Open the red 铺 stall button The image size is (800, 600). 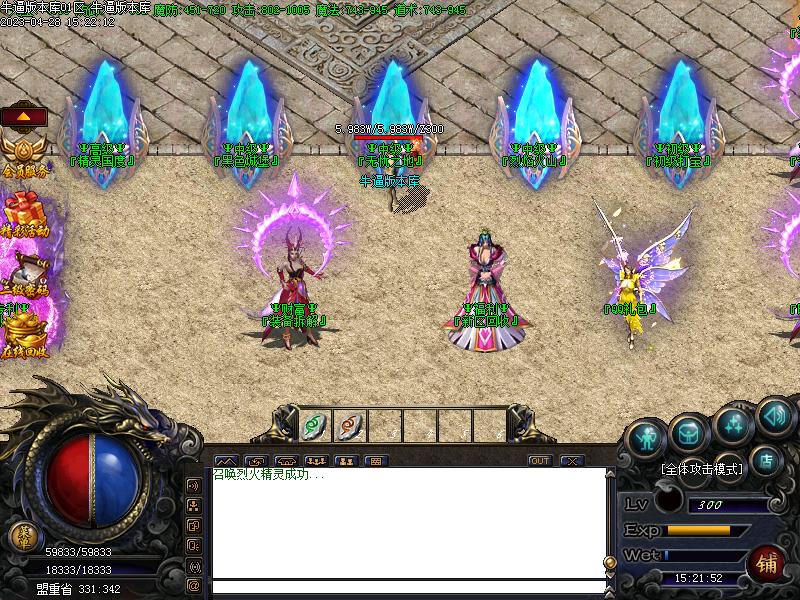pos(766,563)
